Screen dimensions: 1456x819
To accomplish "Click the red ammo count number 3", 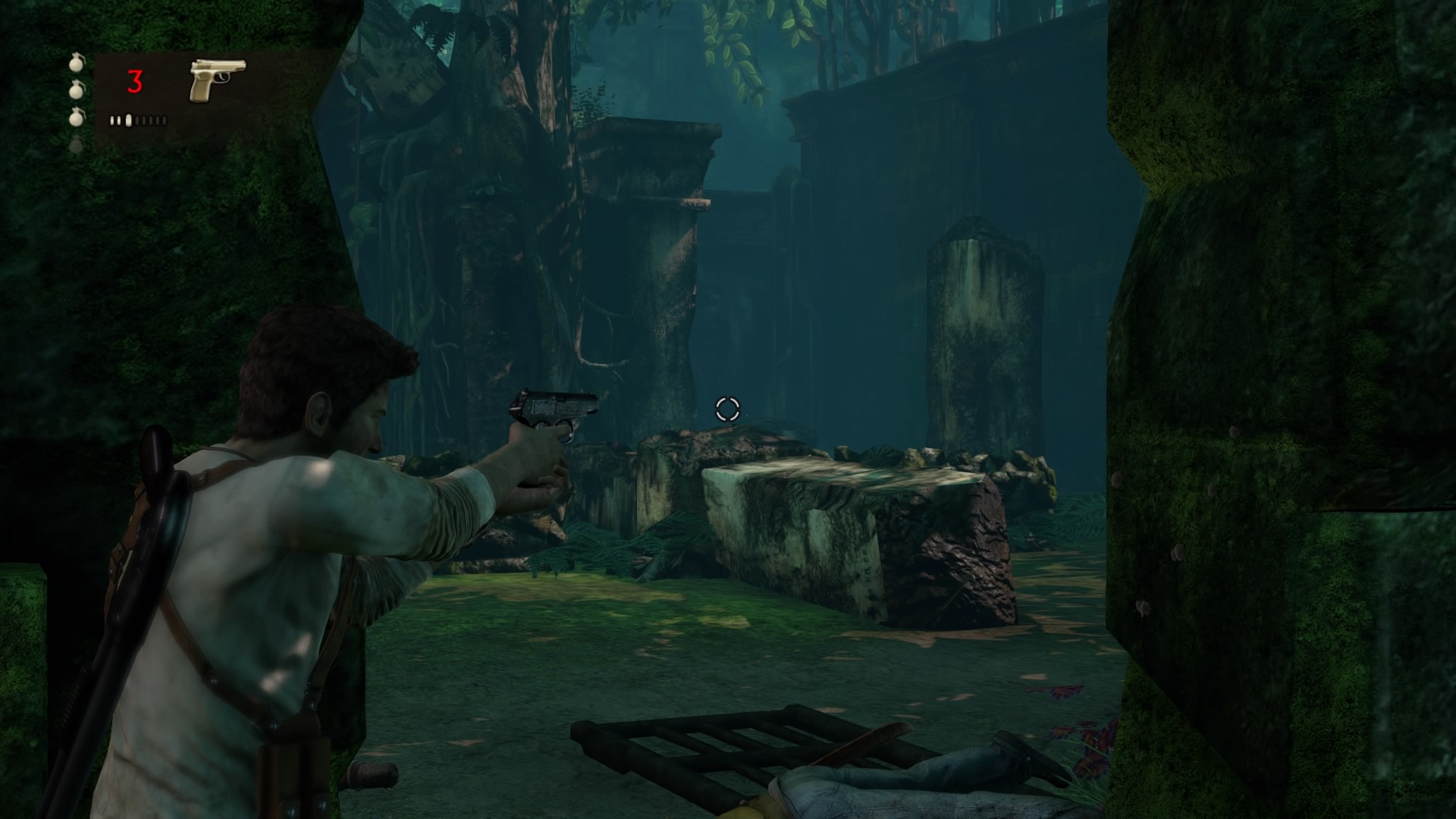I will 134,81.
